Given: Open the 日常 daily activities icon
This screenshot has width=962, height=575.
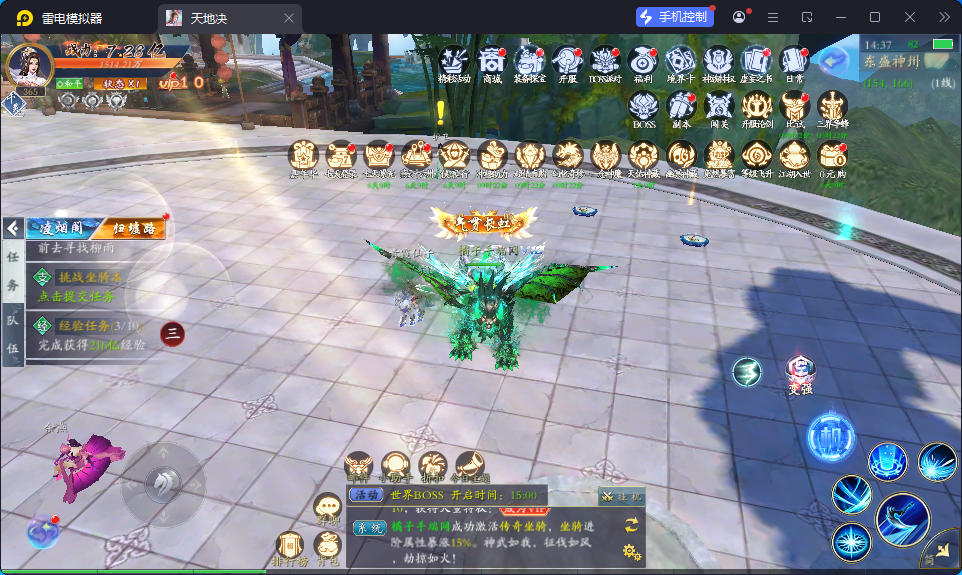Looking at the screenshot, I should click(794, 60).
